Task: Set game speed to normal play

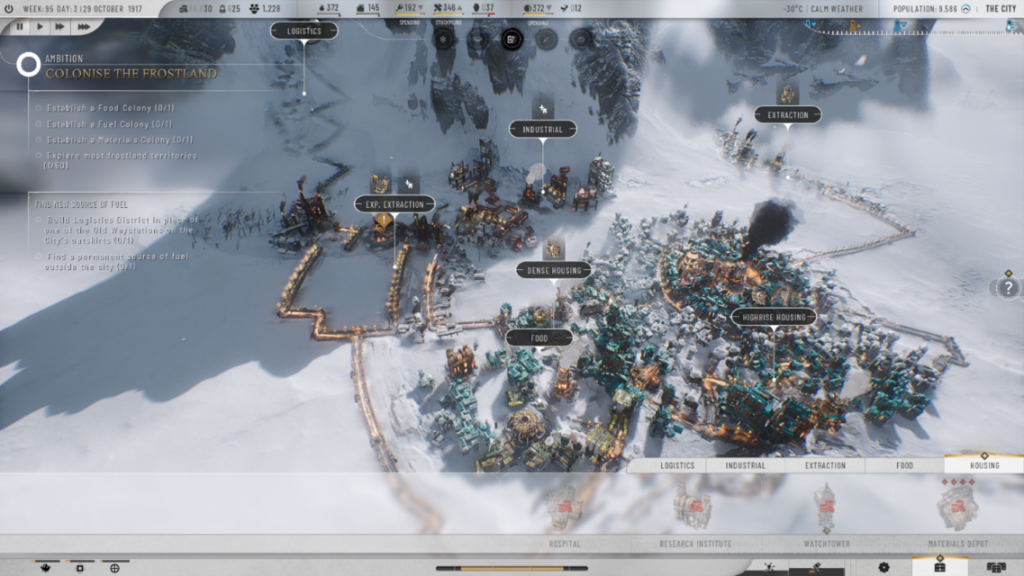Action: (41, 27)
